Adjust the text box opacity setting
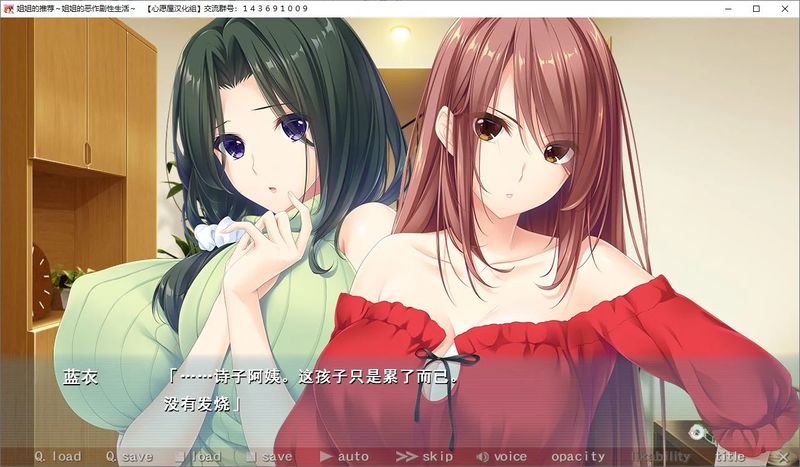The height and width of the screenshot is (467, 800). 578,457
